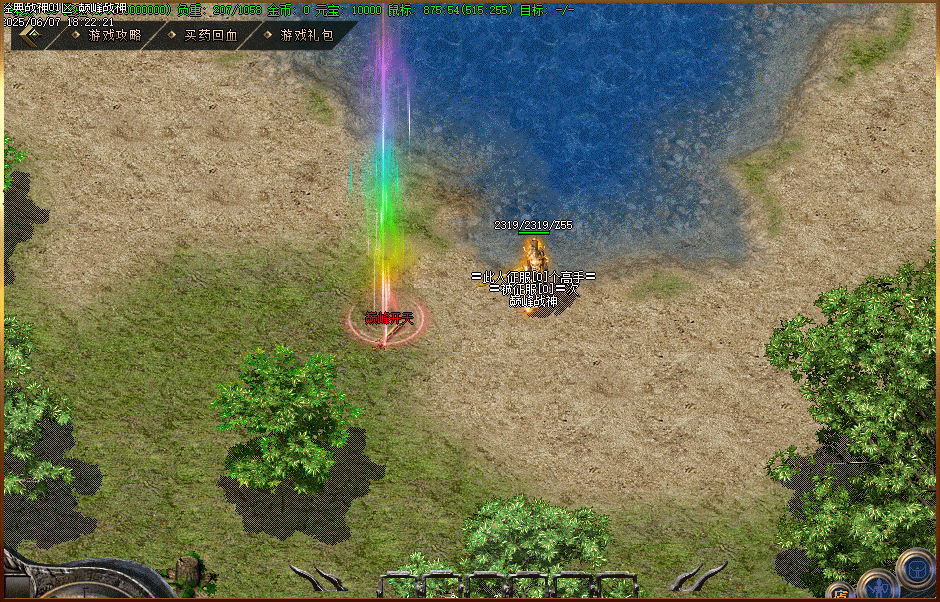Open the 店 shop round button
Image resolution: width=940 pixels, height=602 pixels.
(x=840, y=592)
